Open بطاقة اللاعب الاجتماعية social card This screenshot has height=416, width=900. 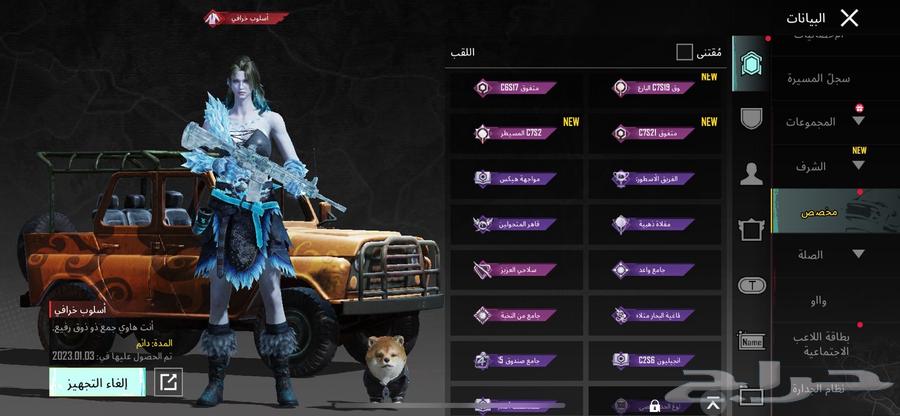(x=820, y=345)
